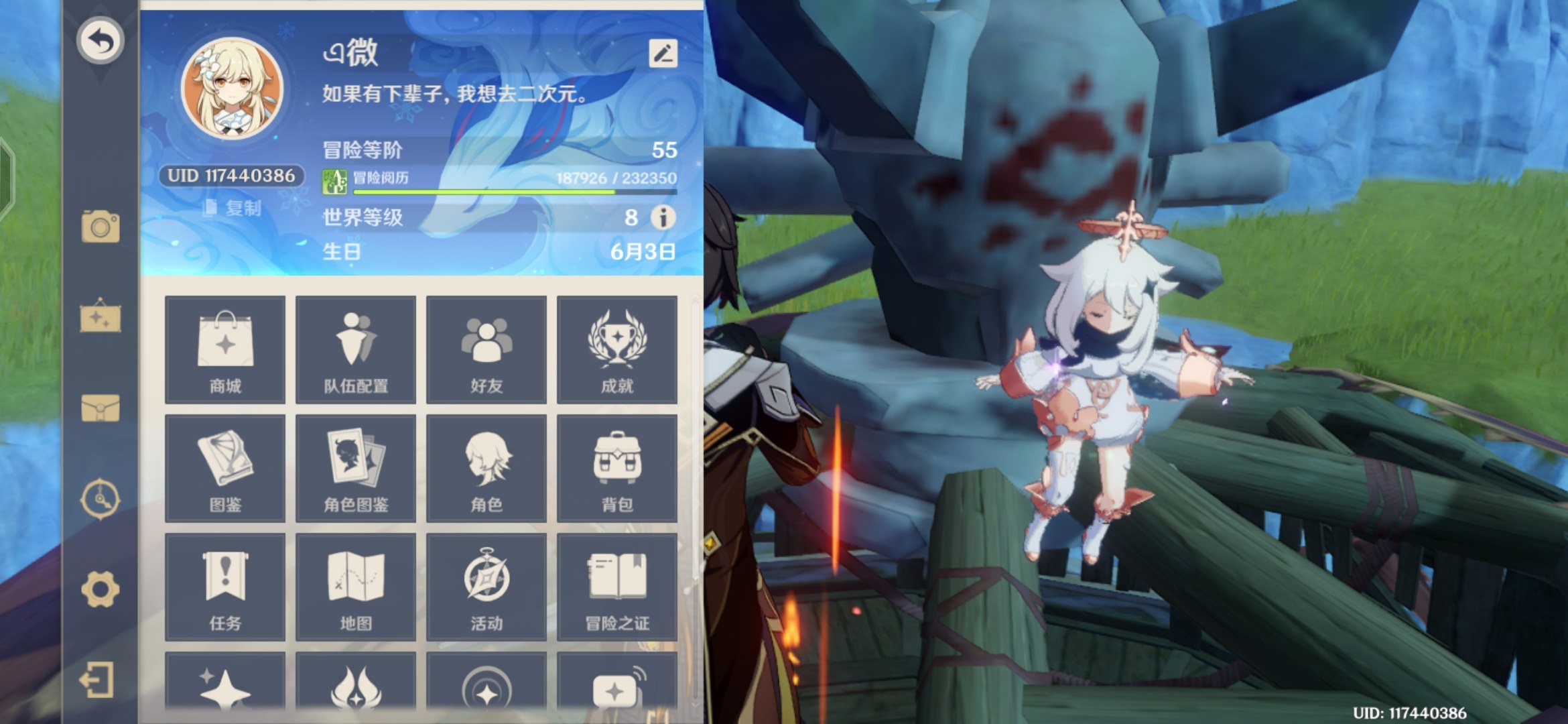Open the 活动 events menu
Screen dimensions: 1568x724
[x=486, y=587]
